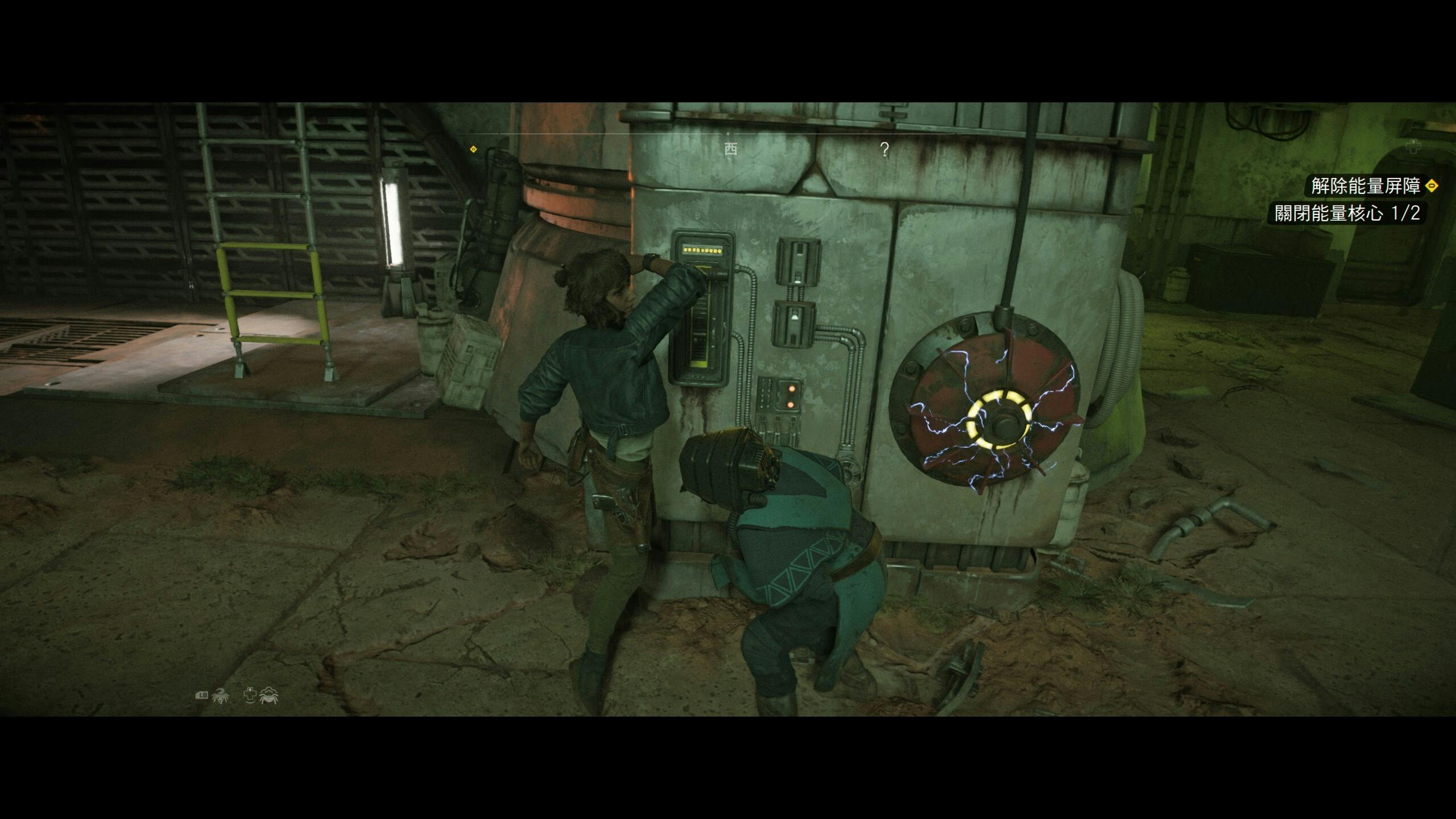The width and height of the screenshot is (1456, 819).
Task: Select the question mark marker on the compass
Action: click(884, 150)
